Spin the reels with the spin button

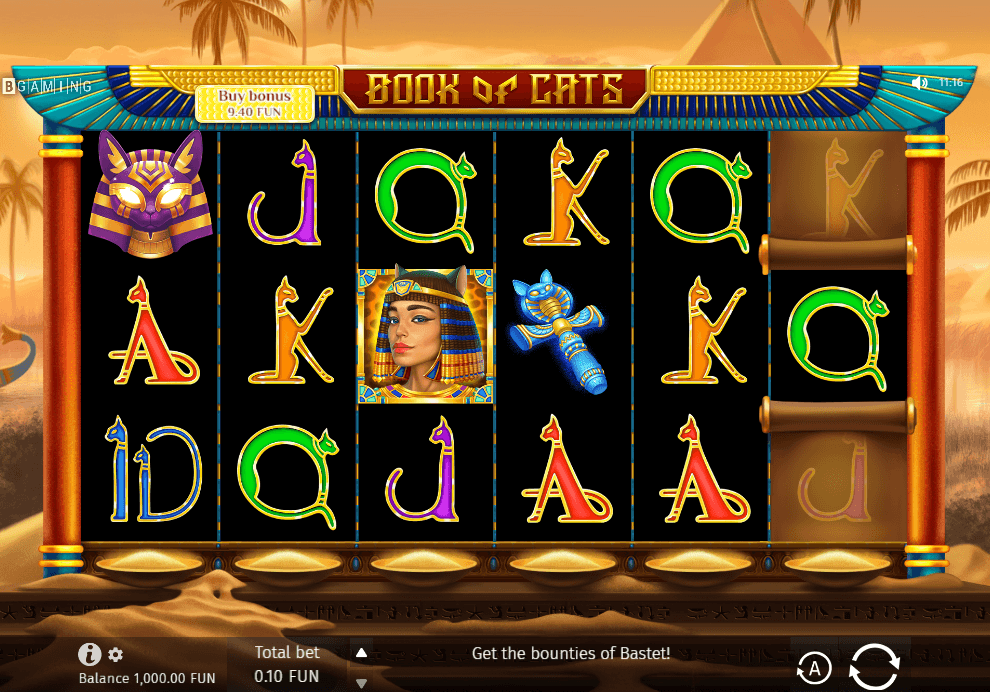coord(874,666)
